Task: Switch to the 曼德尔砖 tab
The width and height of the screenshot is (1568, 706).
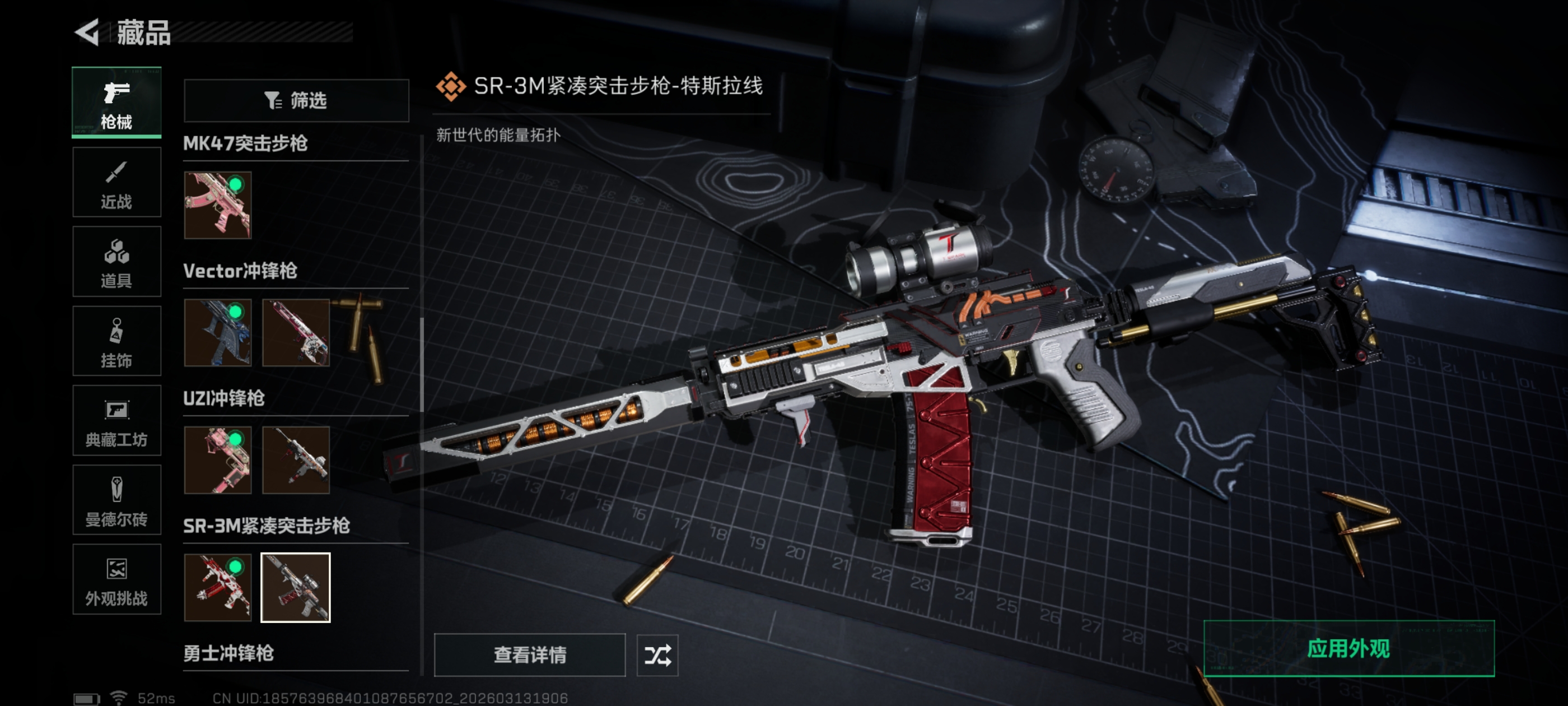Action: pyautogui.click(x=116, y=501)
